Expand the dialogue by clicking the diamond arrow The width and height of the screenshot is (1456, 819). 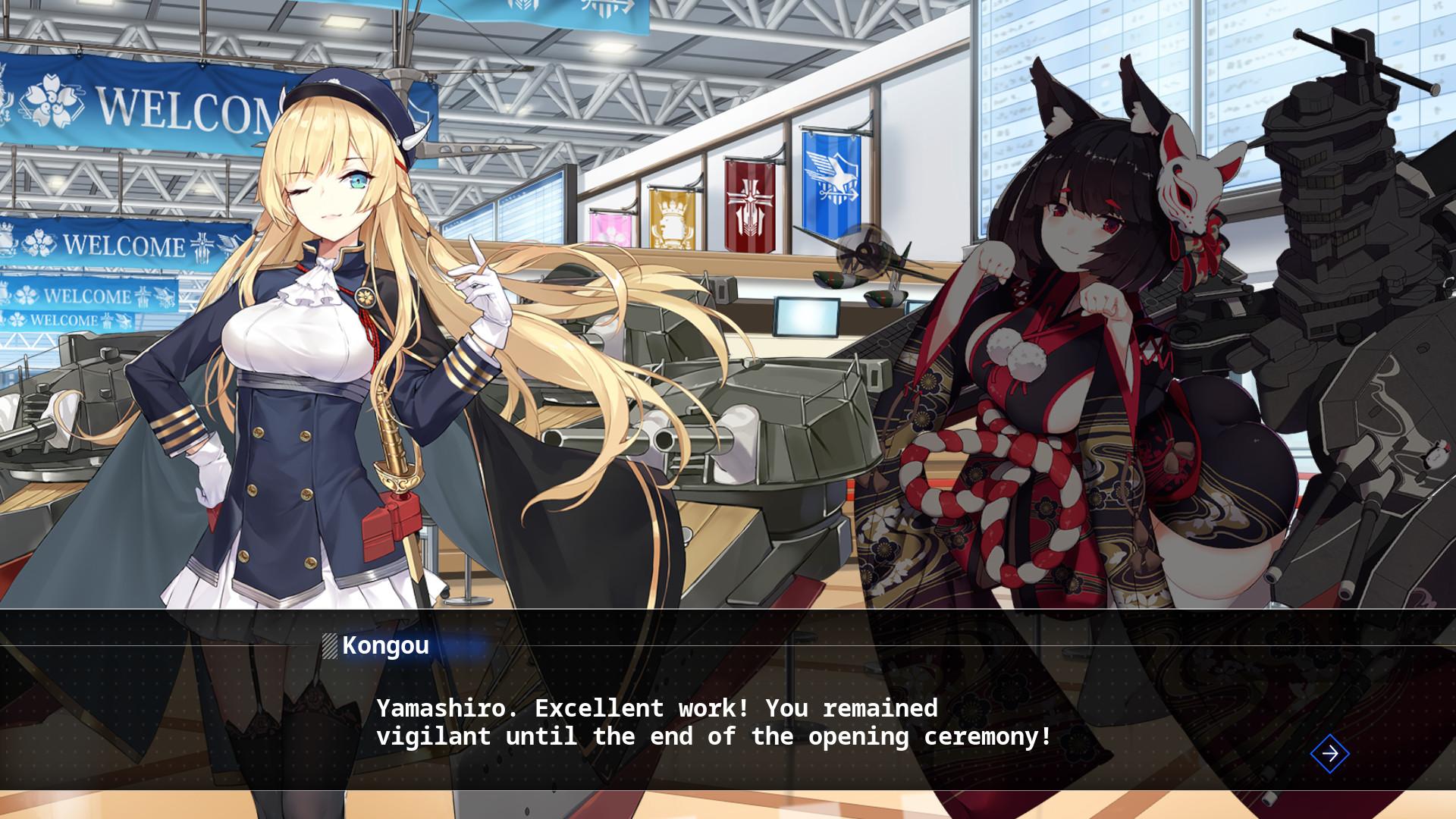click(1330, 754)
